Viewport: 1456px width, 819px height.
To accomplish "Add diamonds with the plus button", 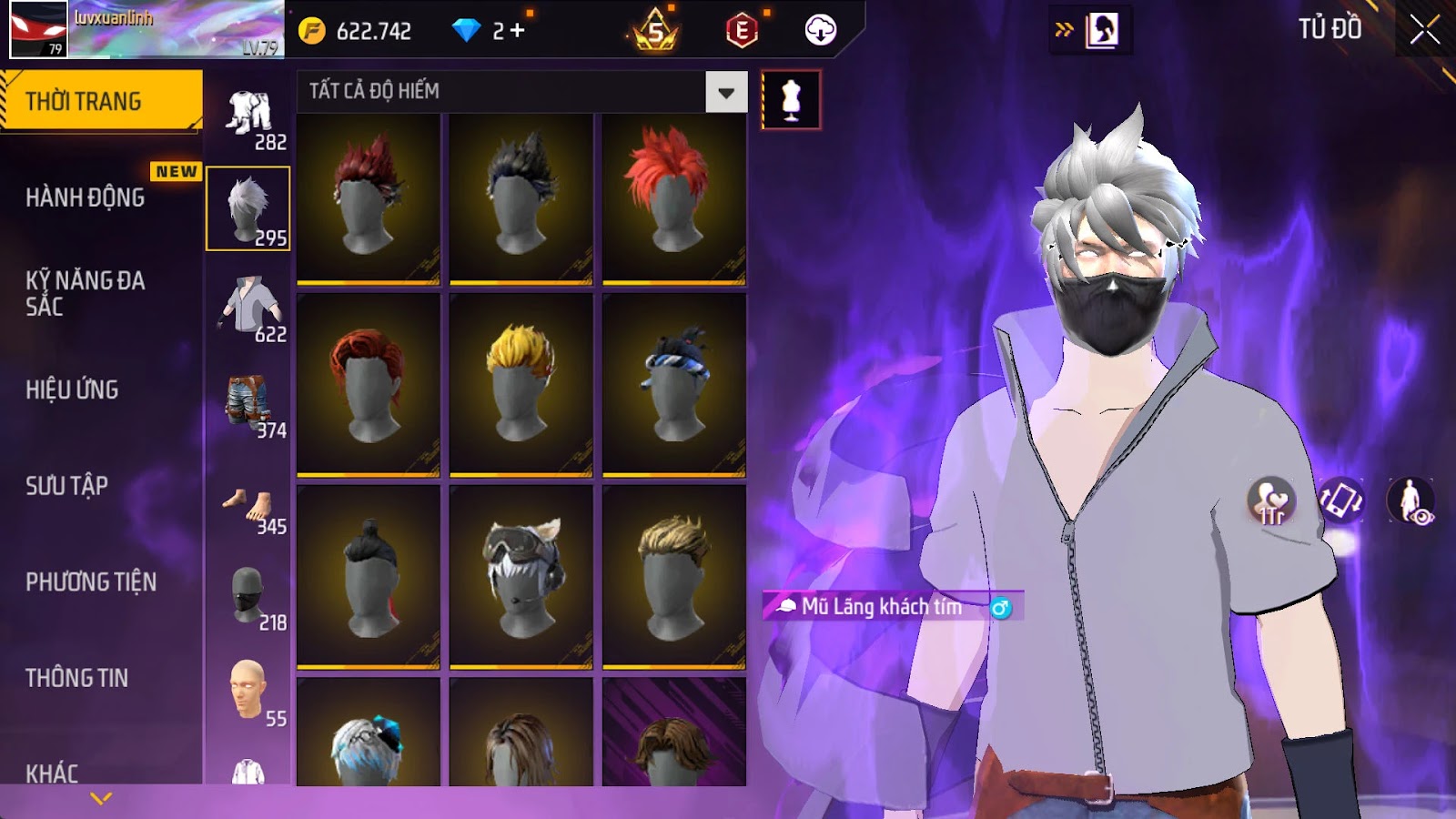I will coord(518,31).
